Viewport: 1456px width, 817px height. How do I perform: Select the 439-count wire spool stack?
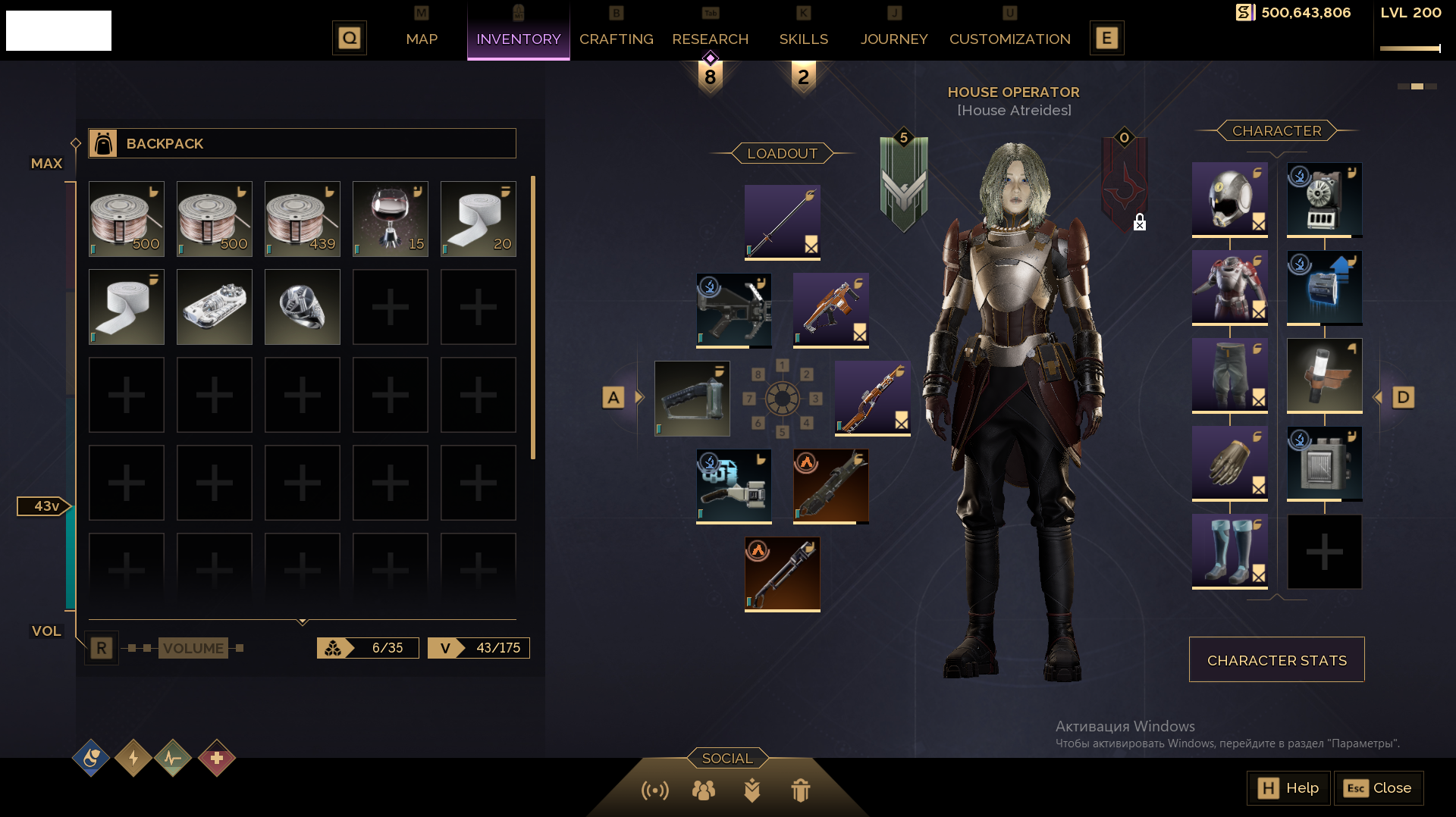pos(303,219)
